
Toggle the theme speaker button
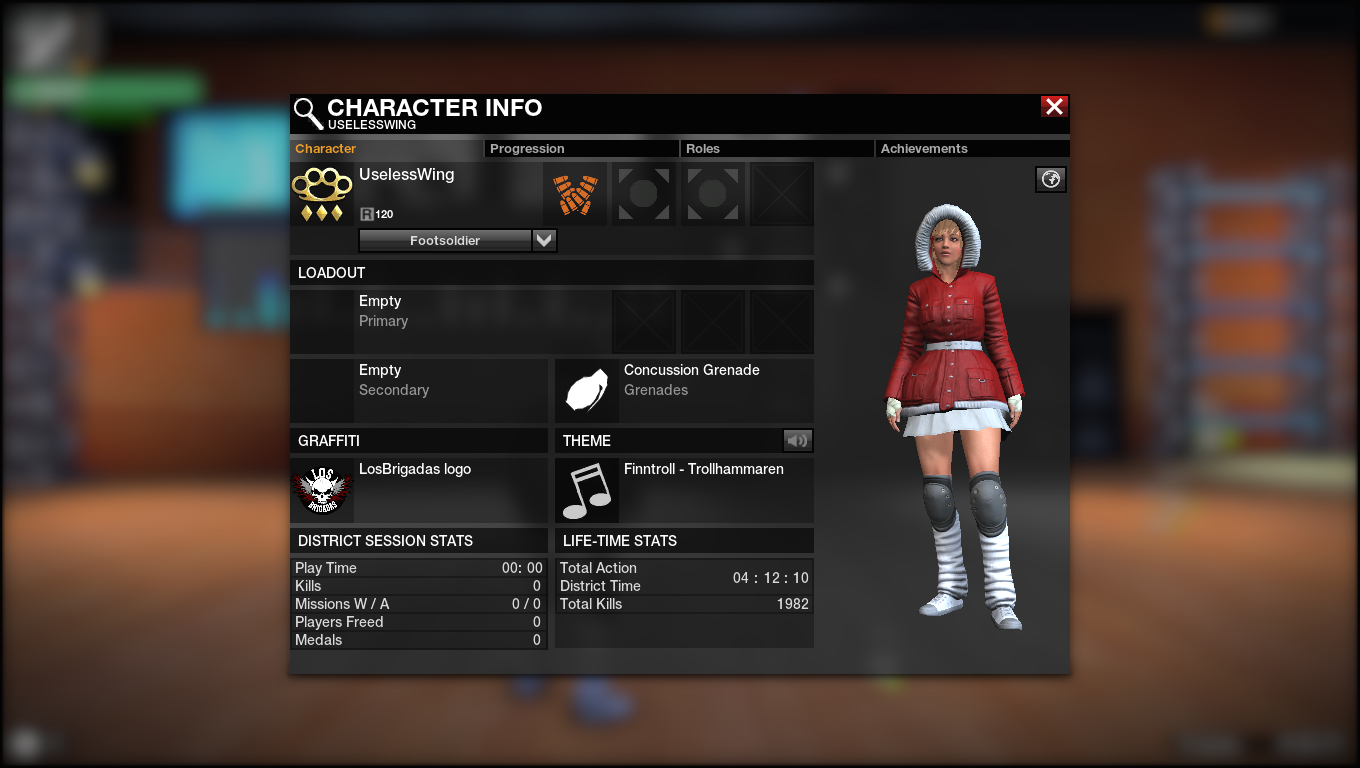click(x=797, y=440)
